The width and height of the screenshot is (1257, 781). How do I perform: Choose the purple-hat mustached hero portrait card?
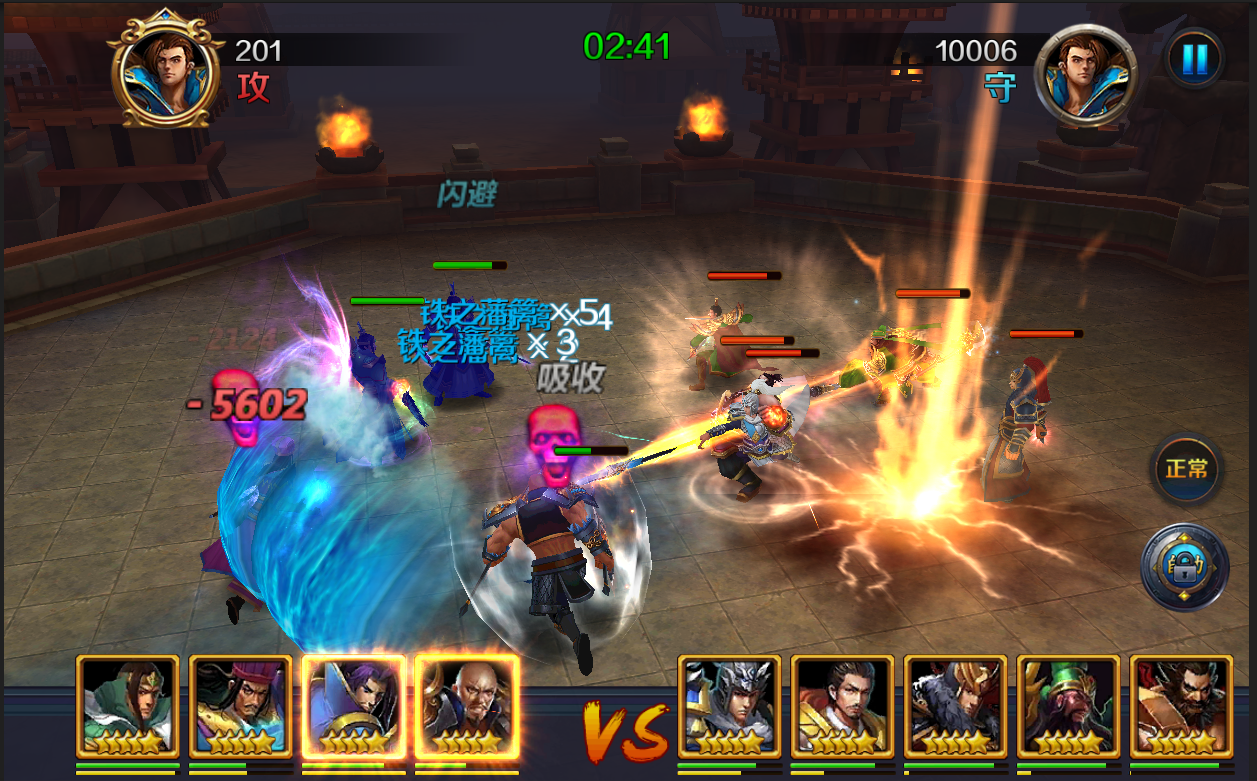point(240,706)
